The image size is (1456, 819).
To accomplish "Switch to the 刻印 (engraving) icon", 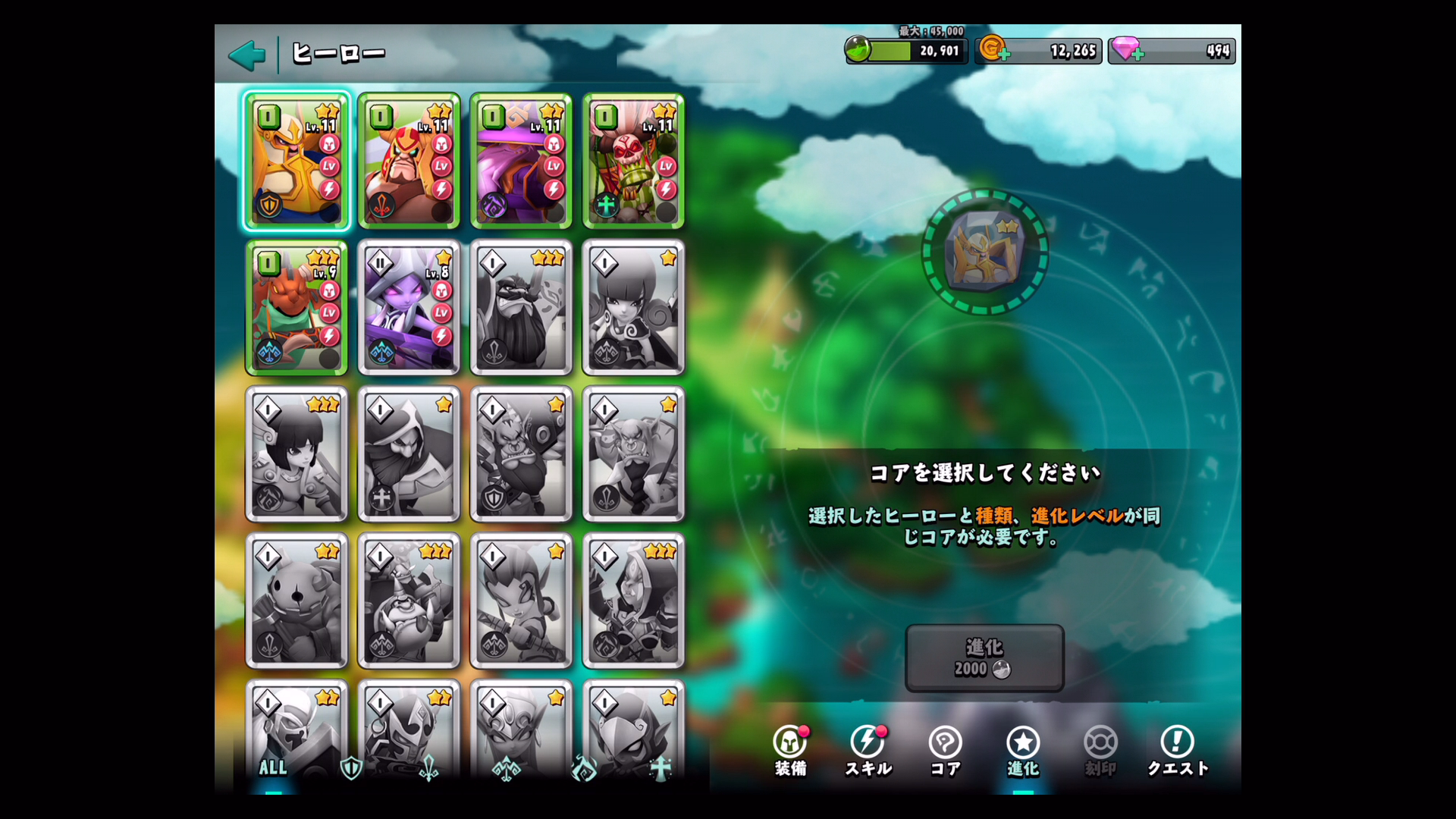I will click(x=1100, y=751).
